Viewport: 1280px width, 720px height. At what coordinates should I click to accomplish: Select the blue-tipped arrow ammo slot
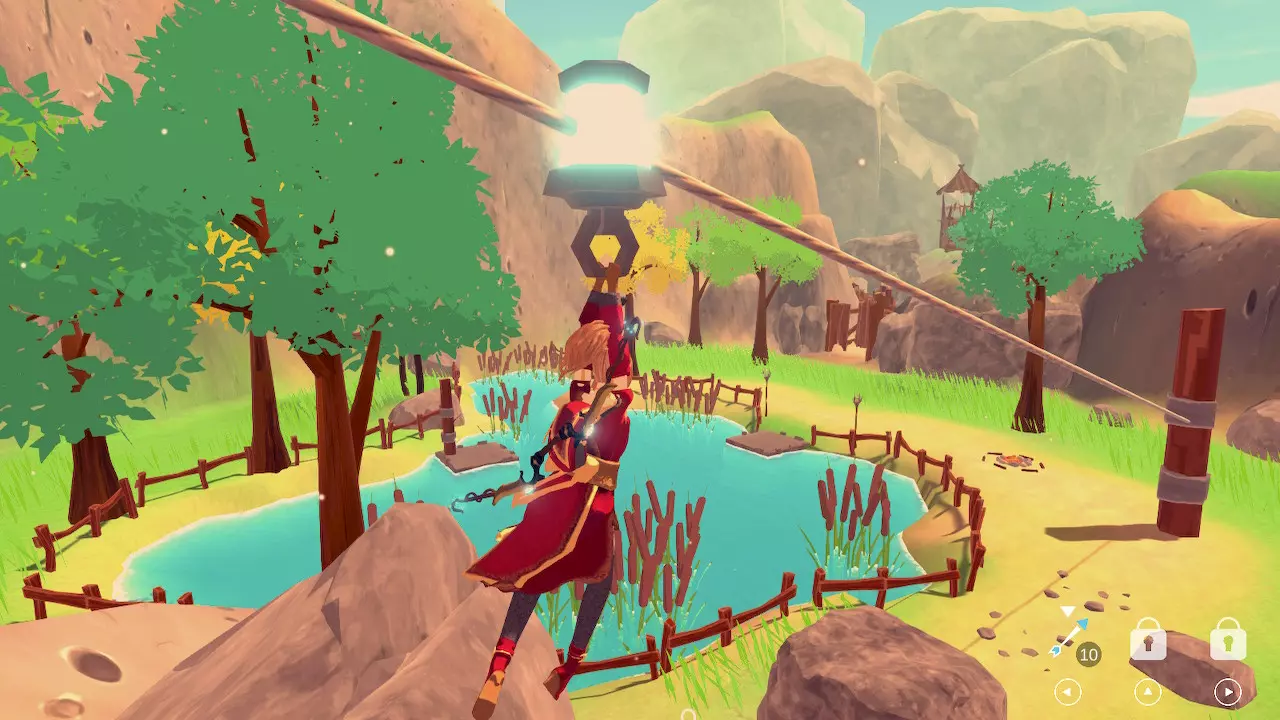tap(1068, 638)
